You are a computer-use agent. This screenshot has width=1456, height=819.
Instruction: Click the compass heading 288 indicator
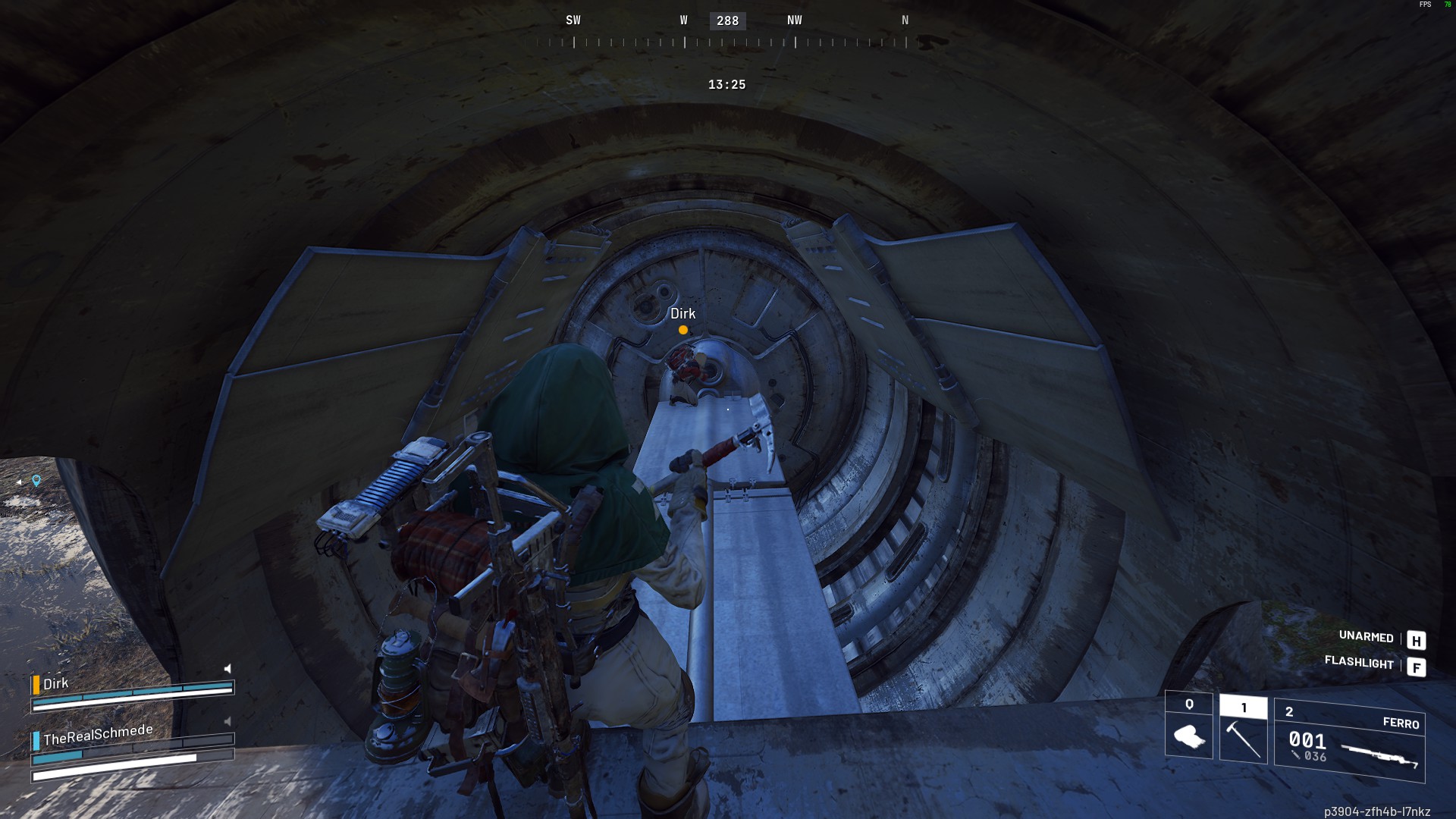[x=727, y=21]
